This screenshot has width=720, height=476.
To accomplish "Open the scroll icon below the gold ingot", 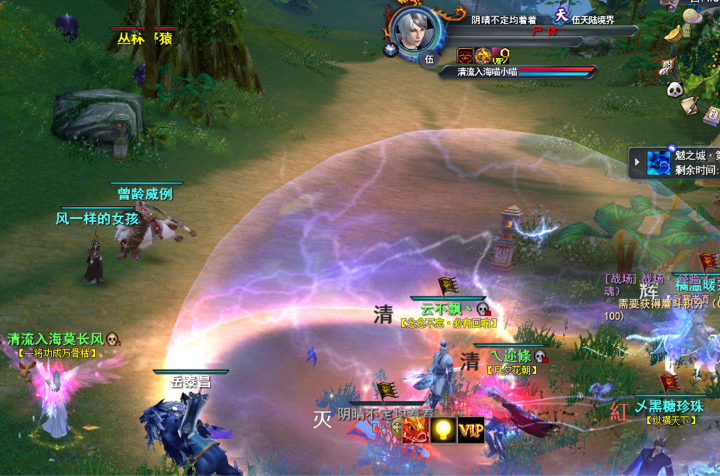I will click(667, 67).
